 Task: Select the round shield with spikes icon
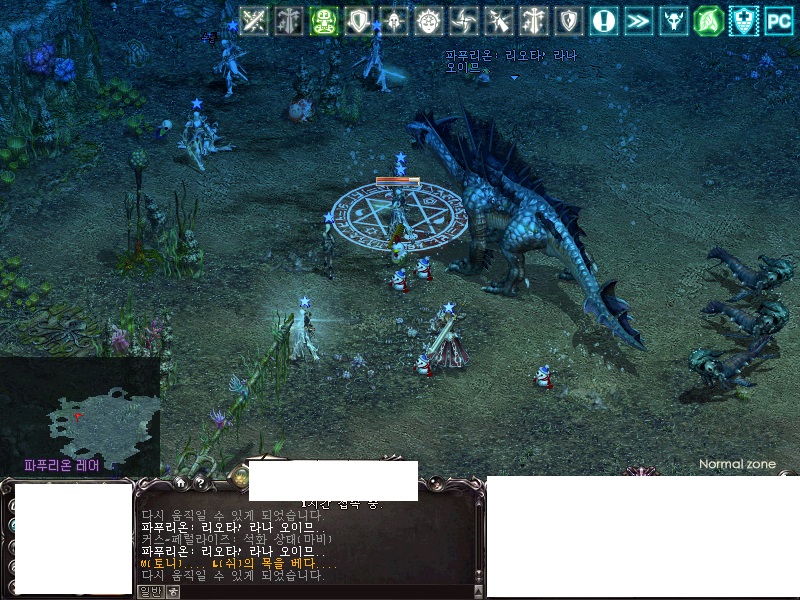tap(429, 20)
